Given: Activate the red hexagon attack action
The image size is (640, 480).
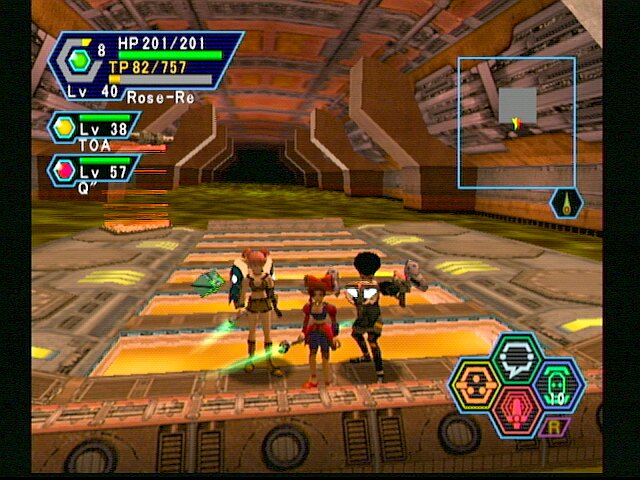Looking at the screenshot, I should 517,410.
